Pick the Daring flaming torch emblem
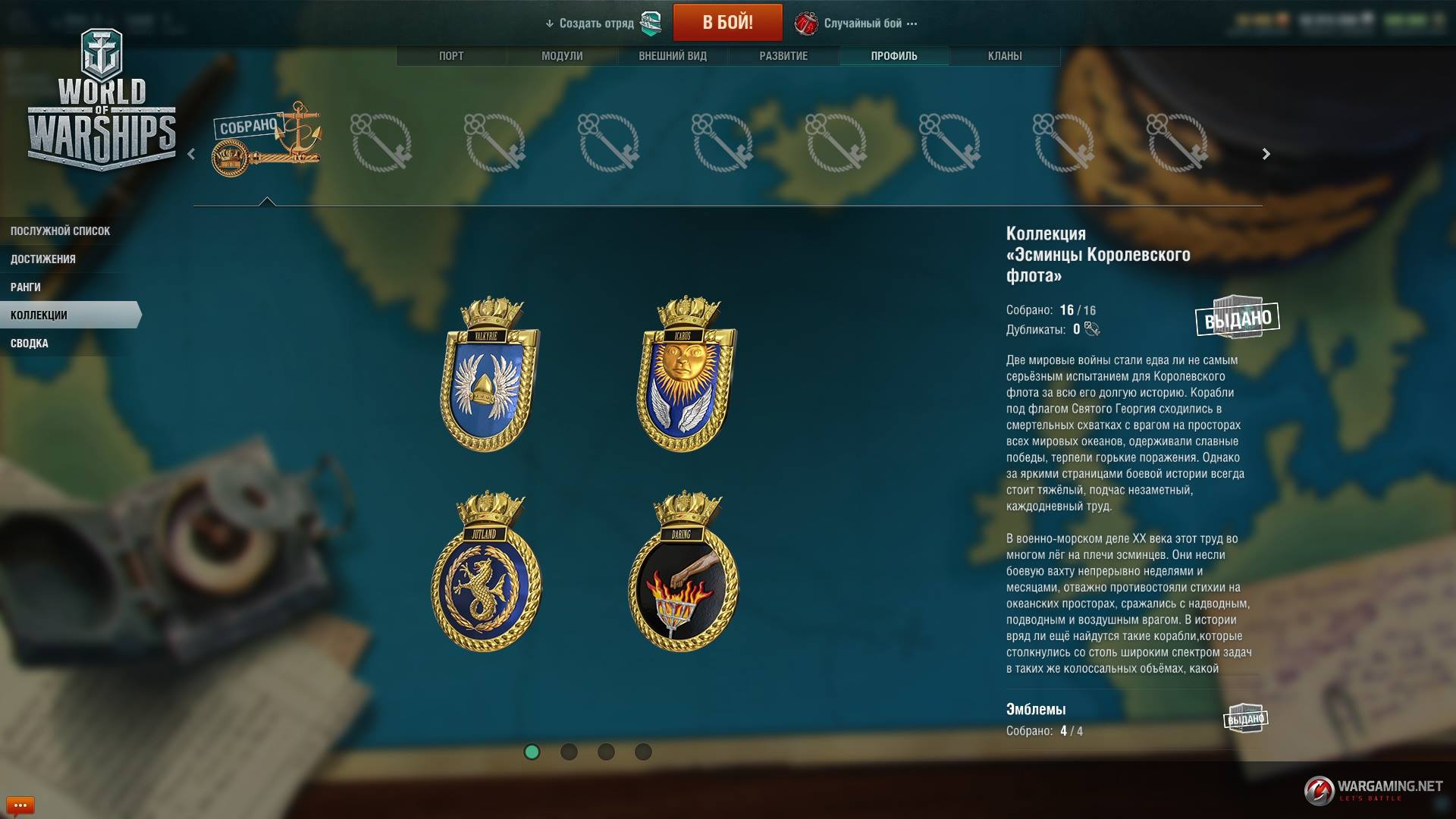The height and width of the screenshot is (819, 1456). click(x=683, y=573)
